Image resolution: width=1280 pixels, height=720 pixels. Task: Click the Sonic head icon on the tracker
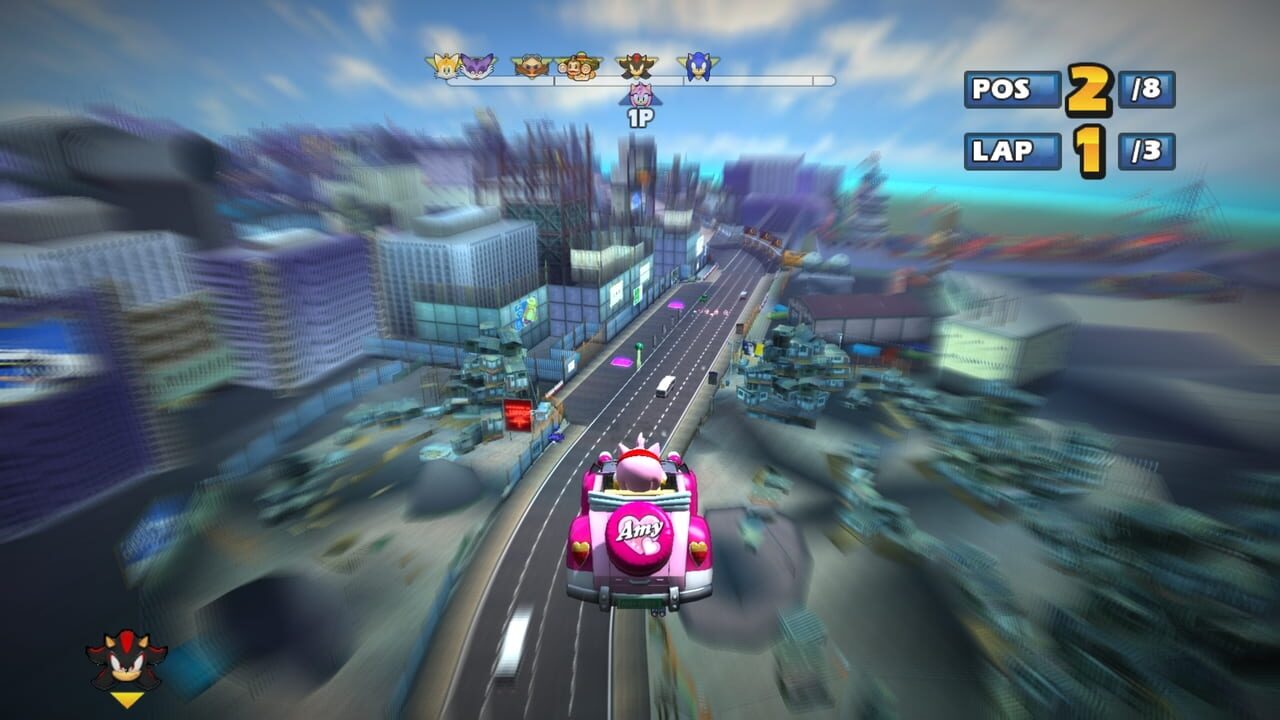tap(696, 64)
